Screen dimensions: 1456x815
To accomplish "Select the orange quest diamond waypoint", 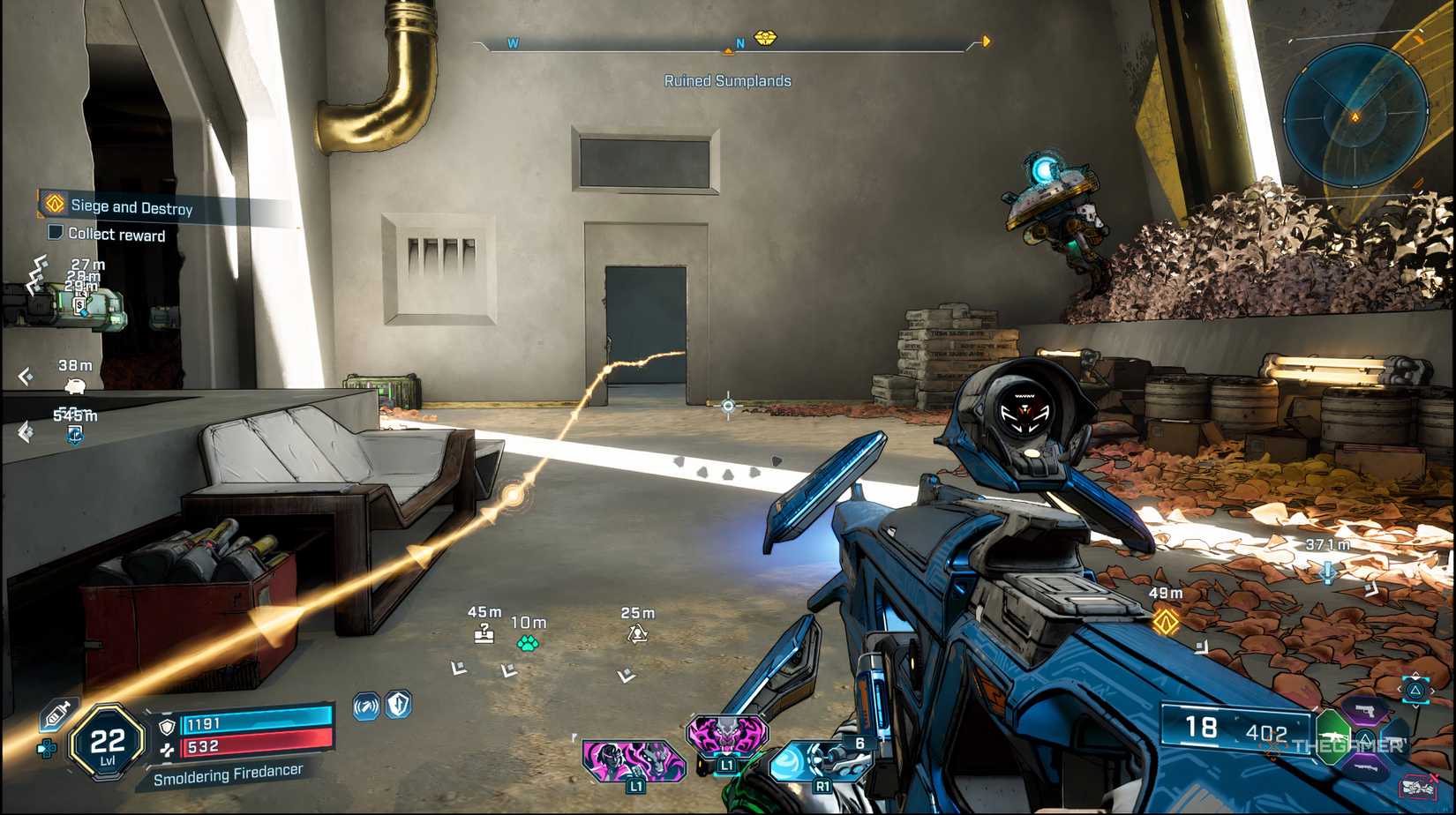I will coord(1166,621).
